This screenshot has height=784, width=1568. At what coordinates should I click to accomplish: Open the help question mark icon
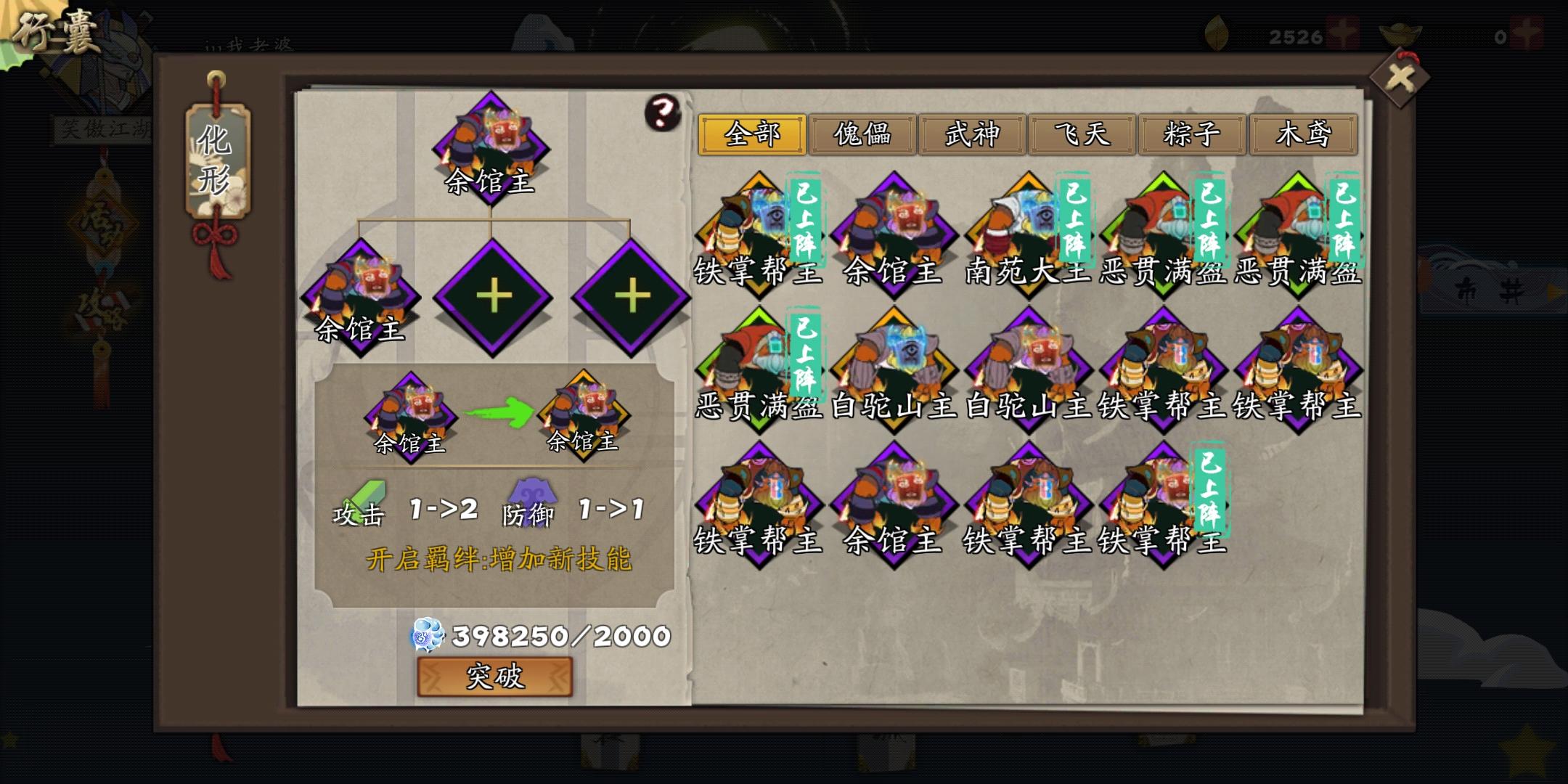click(x=663, y=113)
